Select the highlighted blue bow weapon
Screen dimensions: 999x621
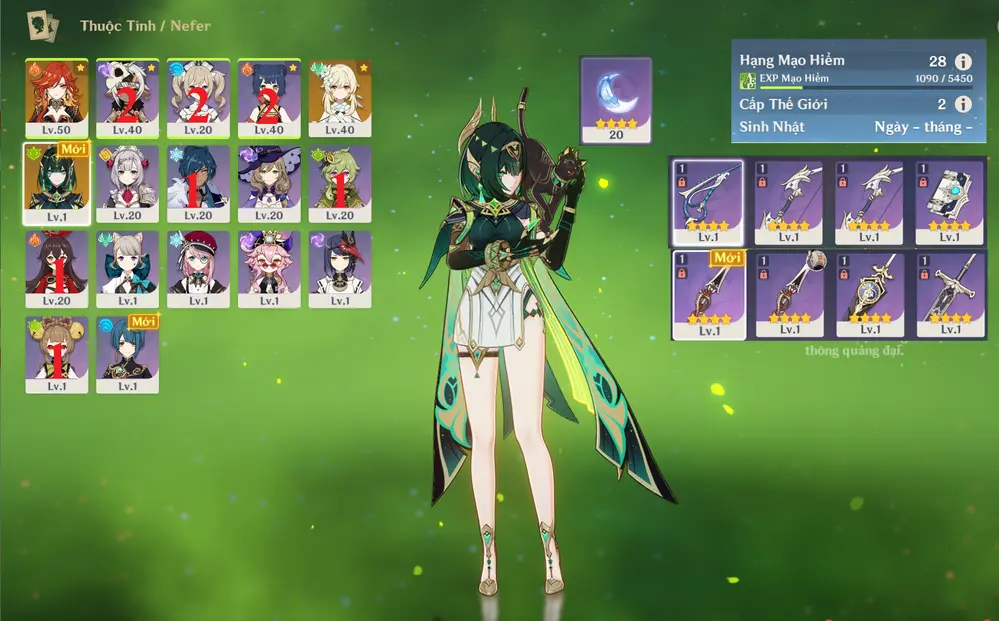(707, 202)
